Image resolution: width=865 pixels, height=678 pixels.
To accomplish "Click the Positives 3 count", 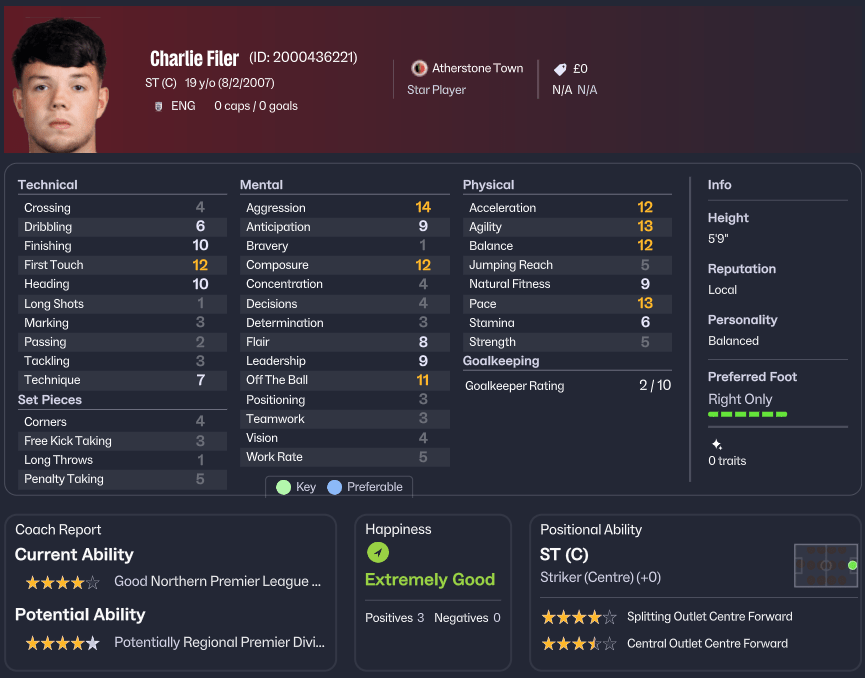I will pyautogui.click(x=395, y=618).
